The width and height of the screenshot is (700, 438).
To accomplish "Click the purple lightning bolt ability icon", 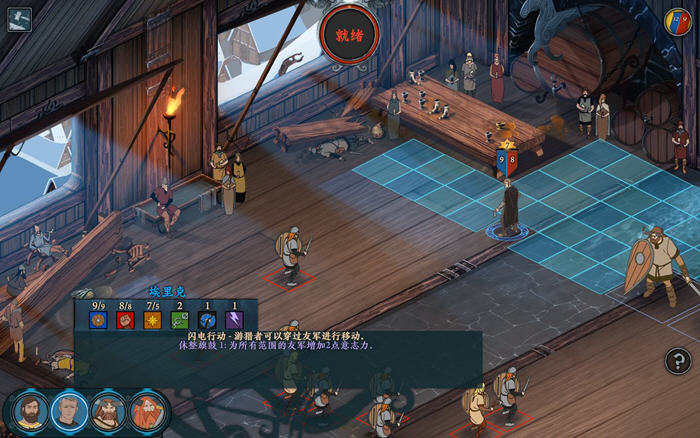I will click(235, 320).
